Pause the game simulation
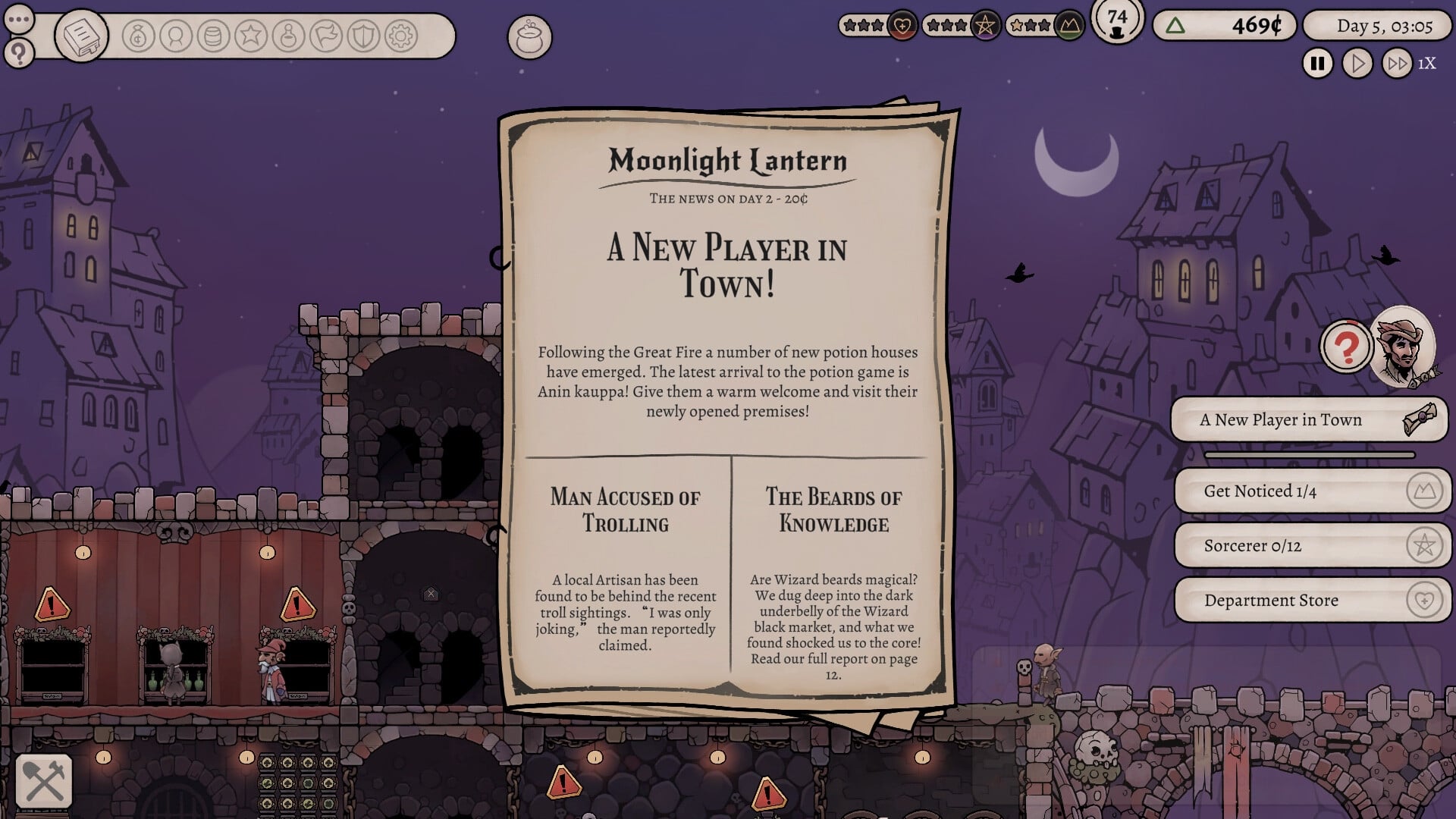This screenshot has height=819, width=1456. 1317,63
